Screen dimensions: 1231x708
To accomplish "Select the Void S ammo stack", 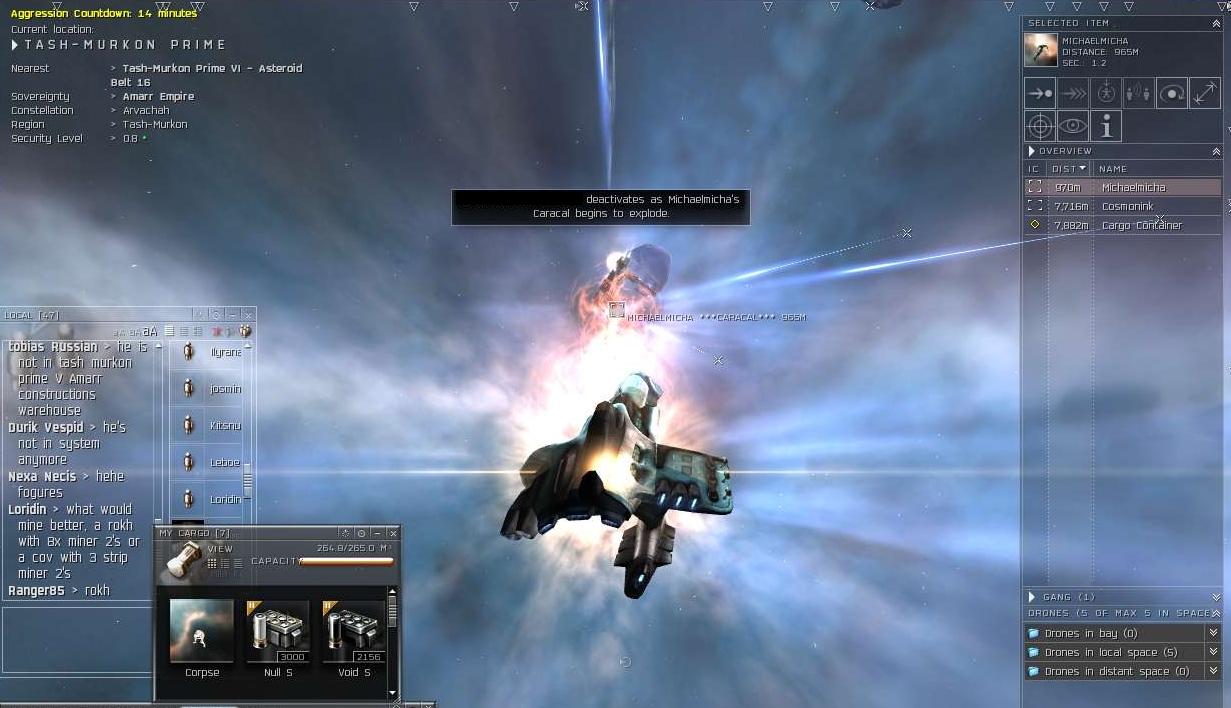I will 353,632.
